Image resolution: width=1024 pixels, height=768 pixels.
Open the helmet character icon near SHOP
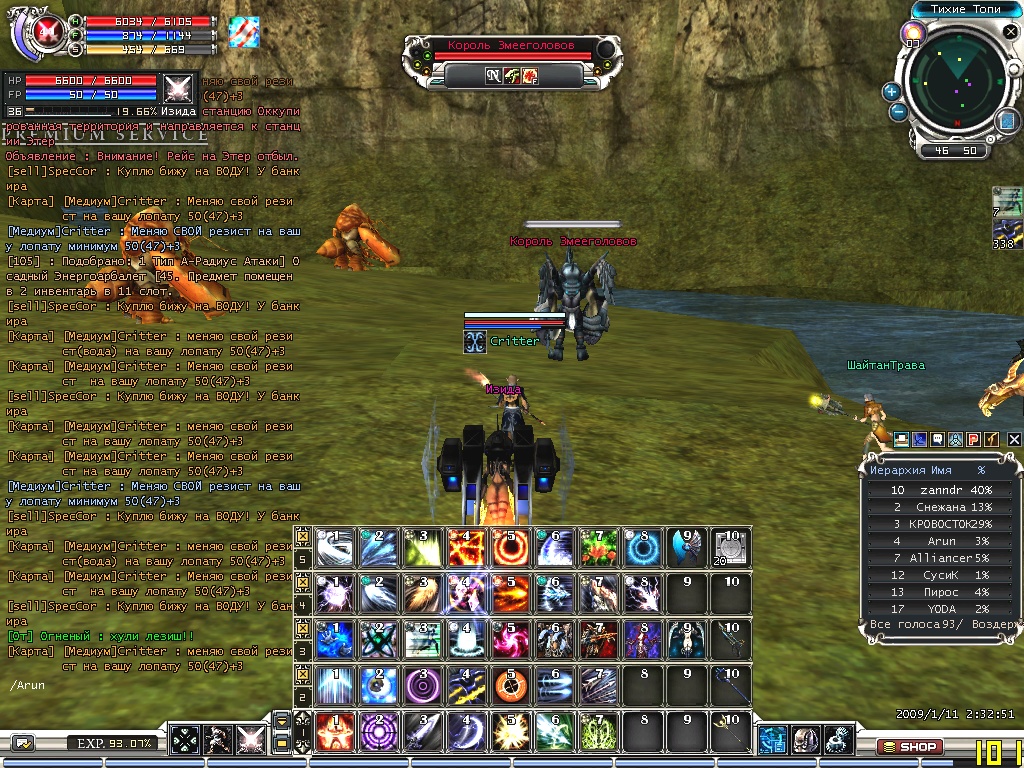click(805, 740)
